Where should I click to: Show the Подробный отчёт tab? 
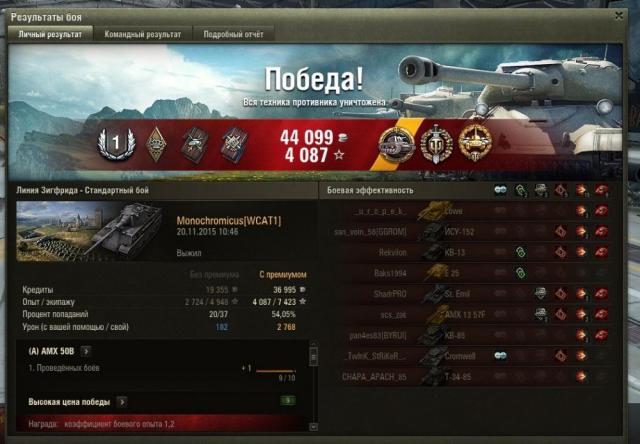pyautogui.click(x=232, y=34)
